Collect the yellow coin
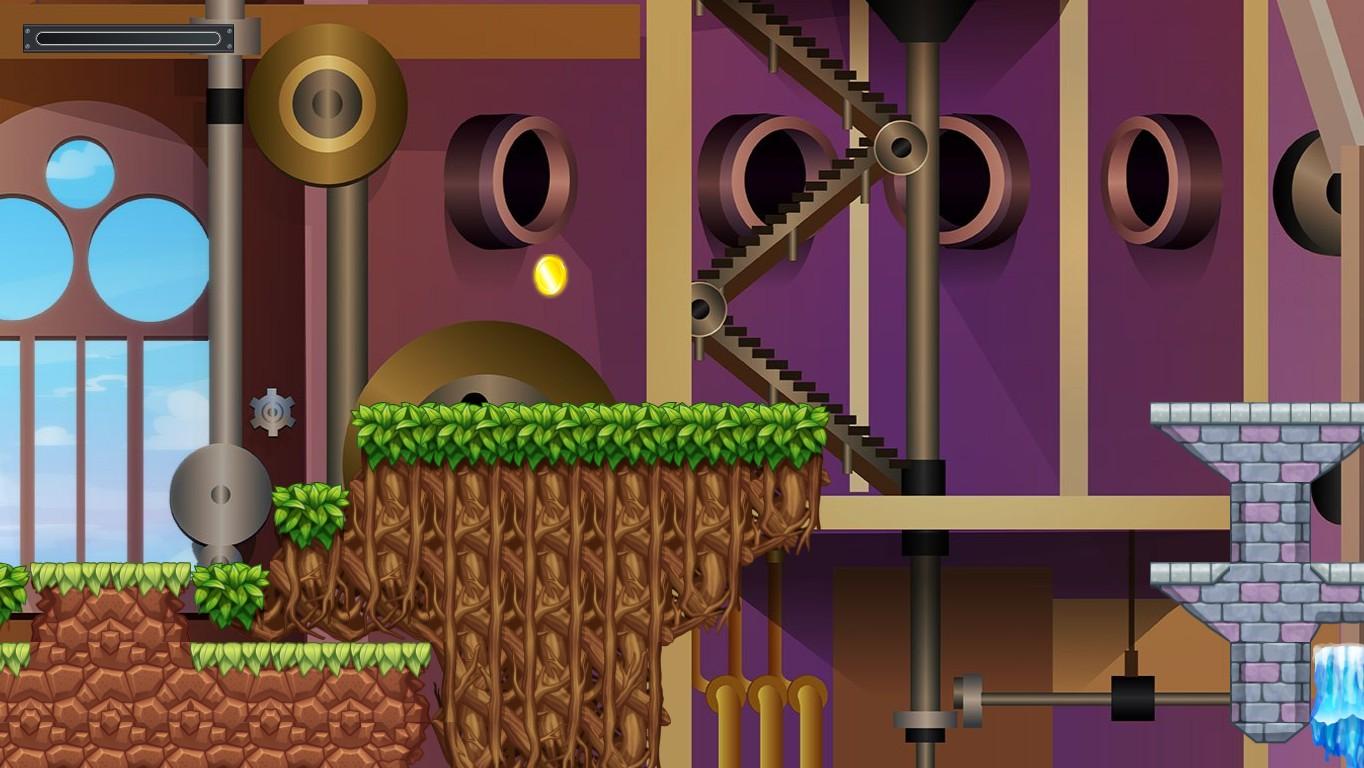The width and height of the screenshot is (1364, 768). (549, 275)
